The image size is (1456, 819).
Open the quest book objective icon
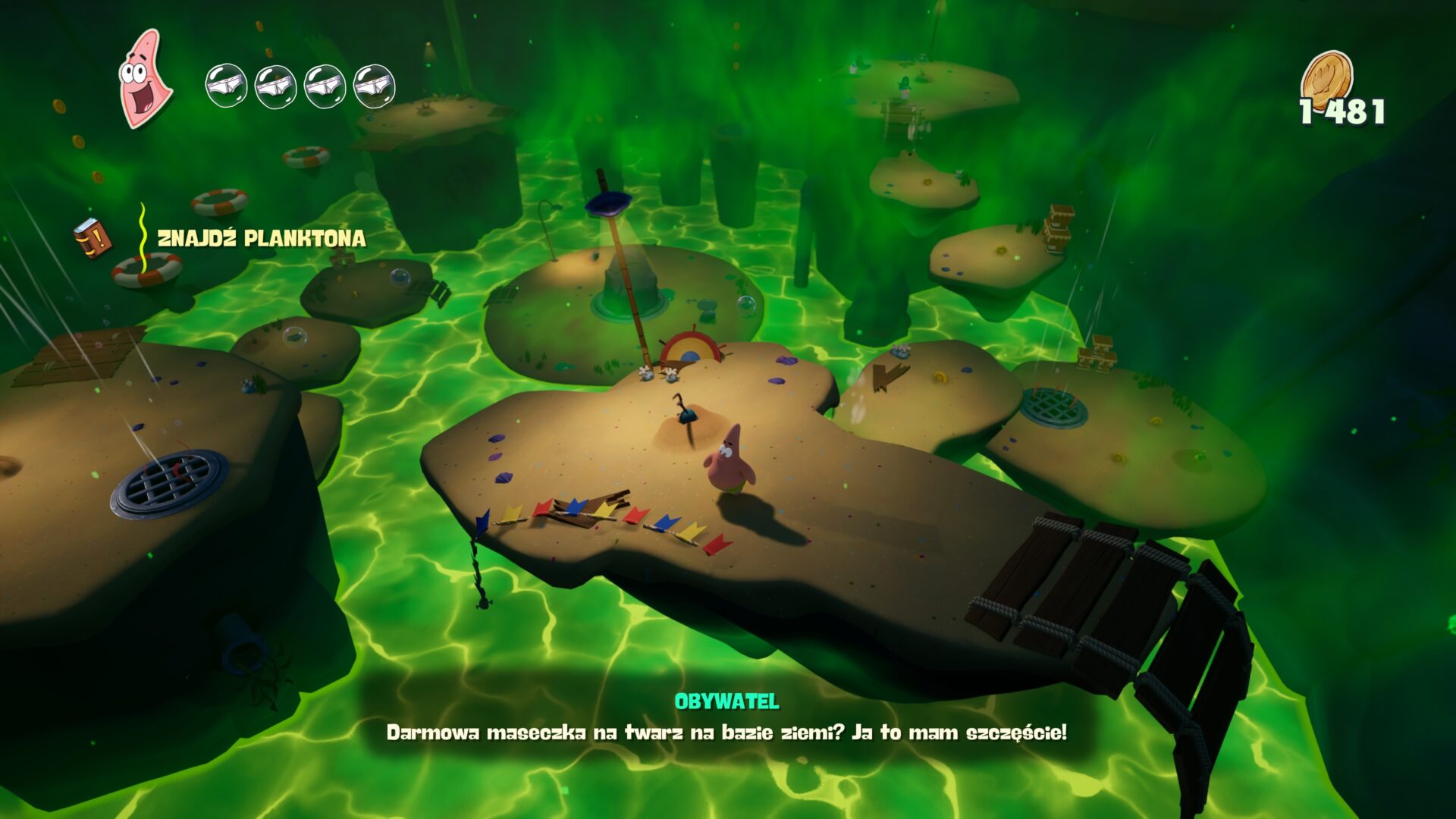coord(93,238)
